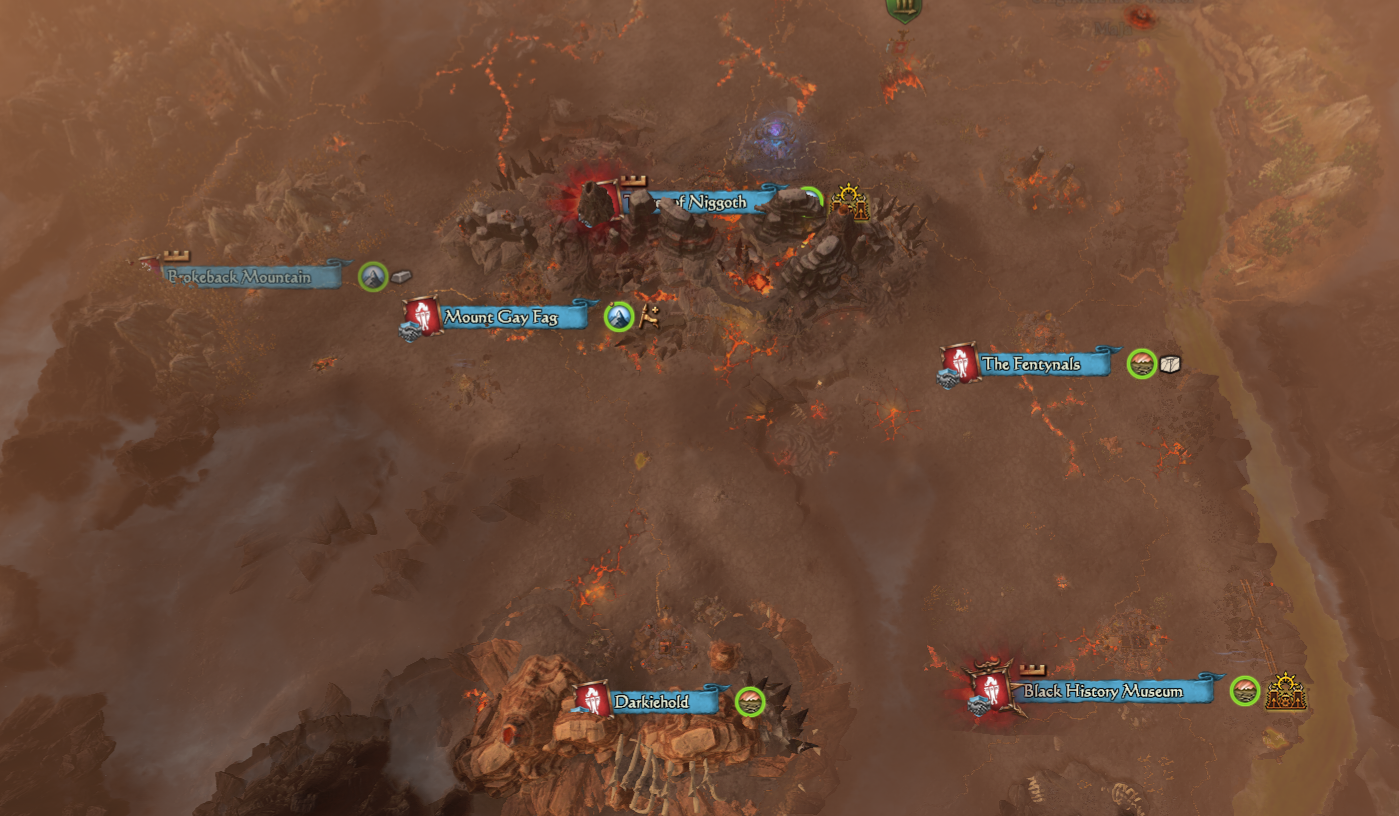Viewport: 1399px width, 816px height.
Task: Inspect the metal ingot resource icon by Brokeback Mountain
Action: tap(402, 276)
